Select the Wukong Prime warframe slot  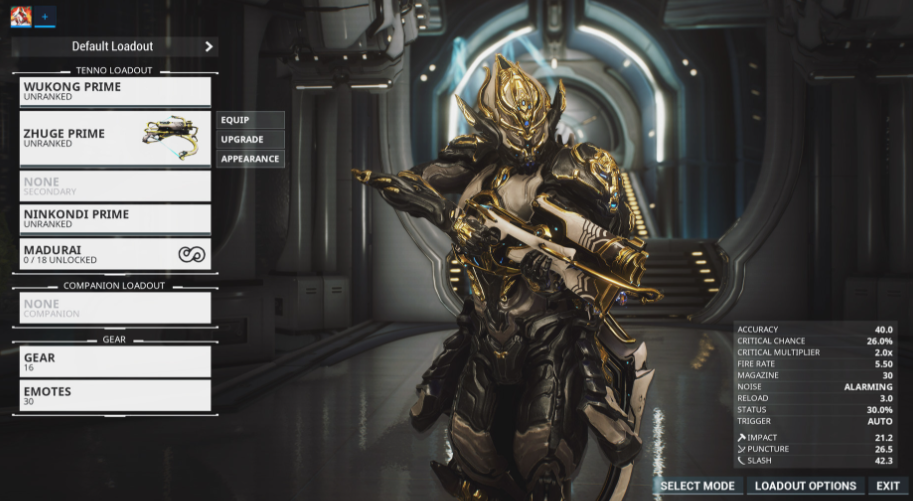click(x=115, y=91)
